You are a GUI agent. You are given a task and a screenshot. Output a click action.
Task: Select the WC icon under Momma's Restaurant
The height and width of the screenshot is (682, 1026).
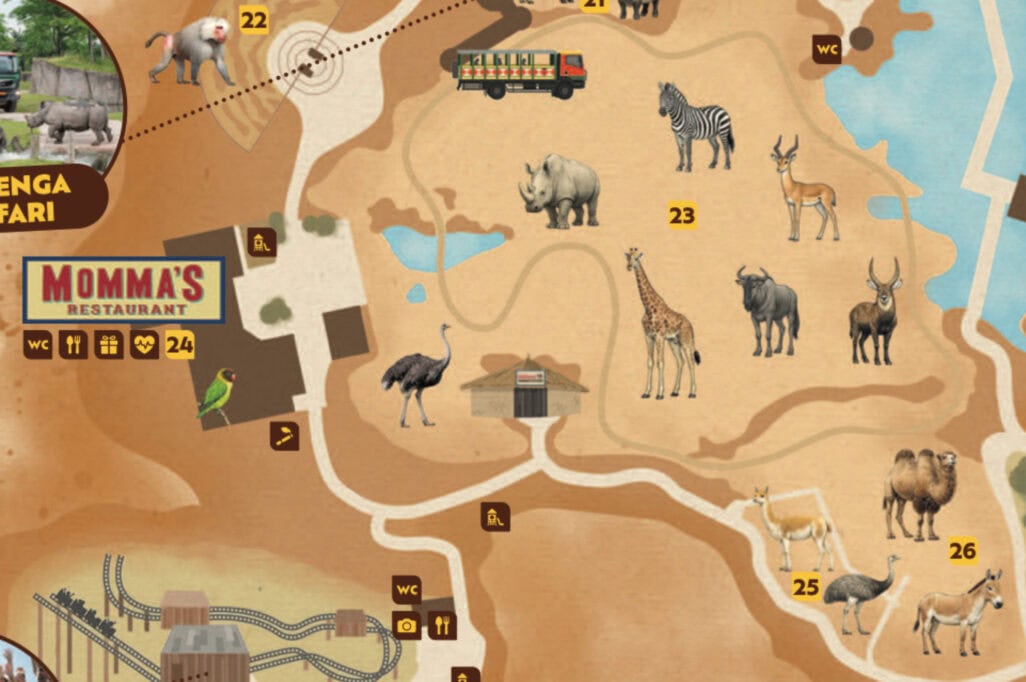38,345
